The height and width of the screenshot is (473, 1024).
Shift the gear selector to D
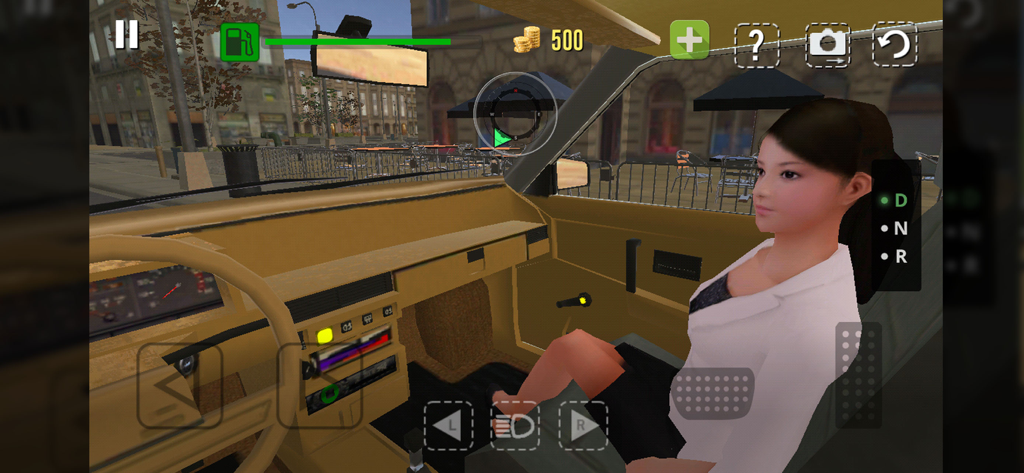900,200
